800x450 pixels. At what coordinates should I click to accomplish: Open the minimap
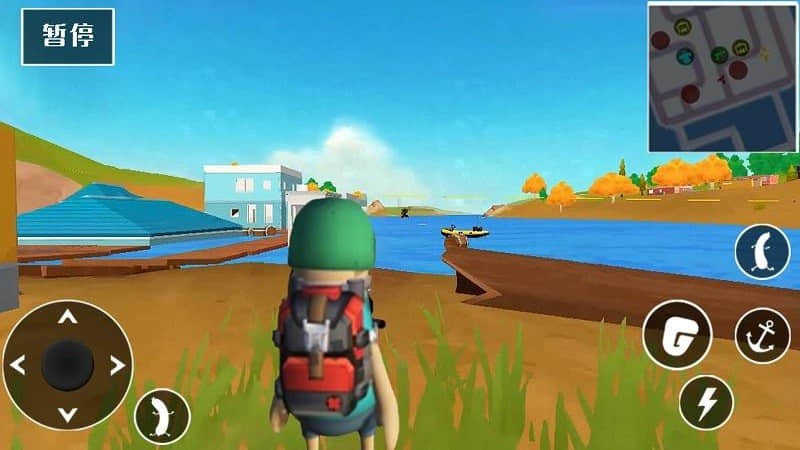coord(721,77)
